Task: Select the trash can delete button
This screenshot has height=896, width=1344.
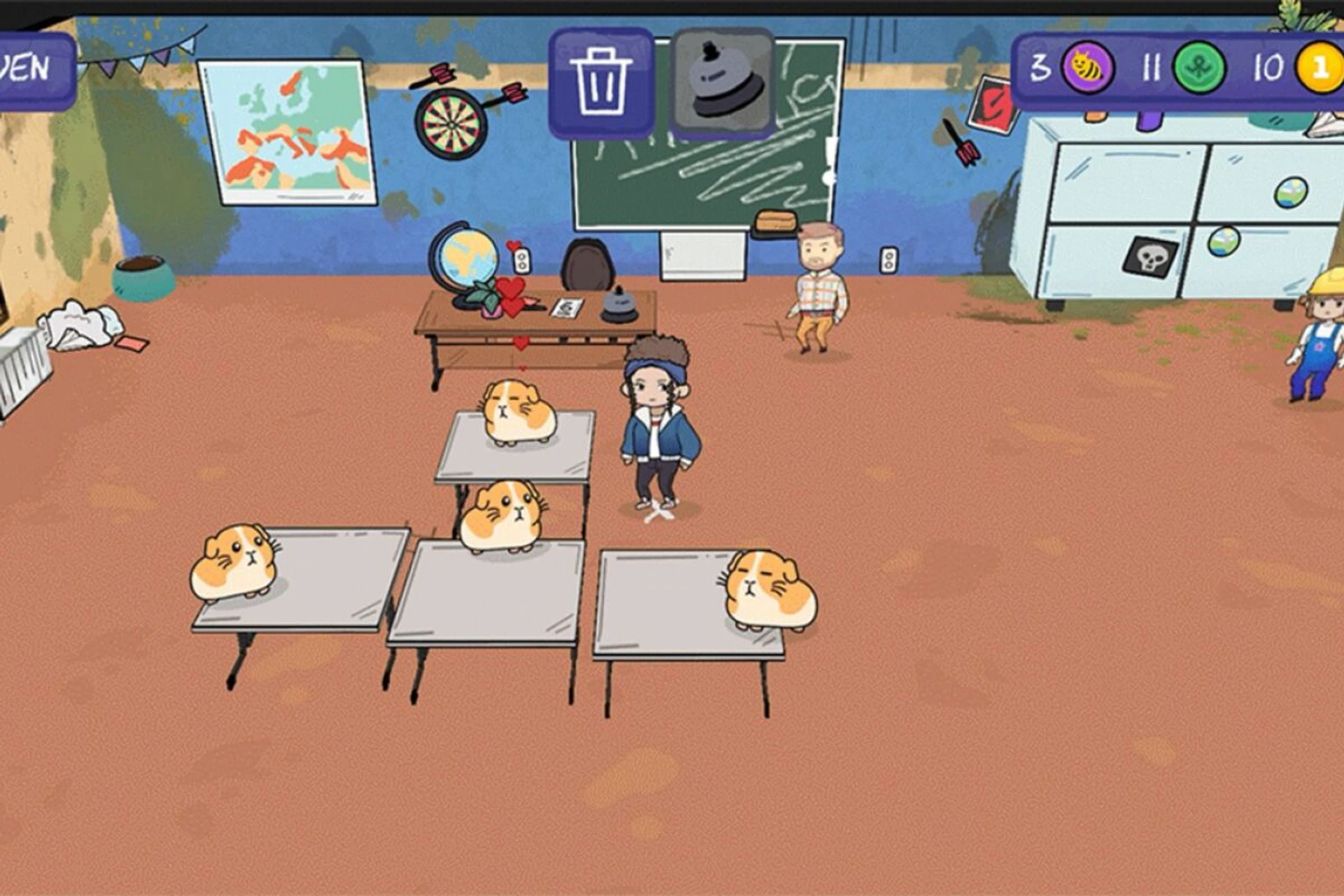Action: tap(601, 83)
